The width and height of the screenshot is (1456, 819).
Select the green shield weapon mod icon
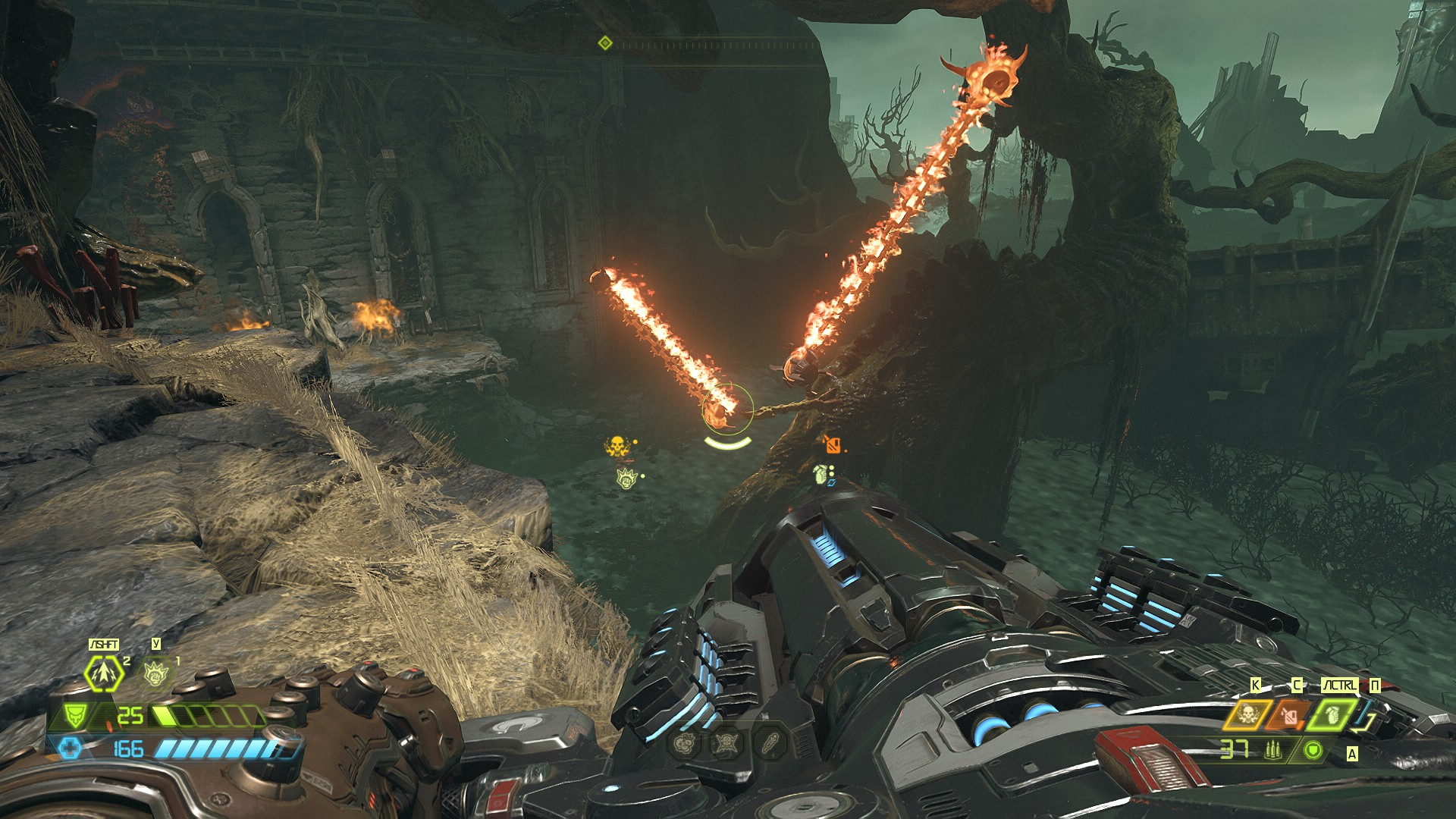(1313, 751)
